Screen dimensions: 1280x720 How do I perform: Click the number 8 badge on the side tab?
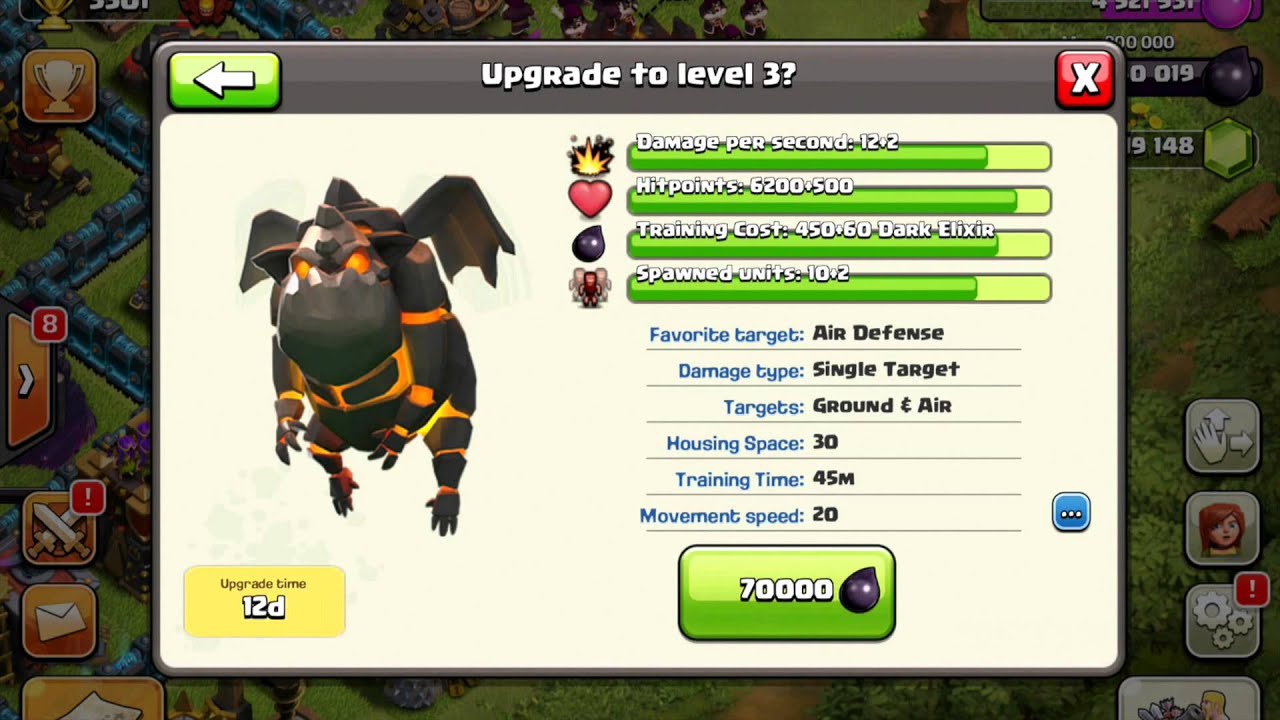coord(48,325)
